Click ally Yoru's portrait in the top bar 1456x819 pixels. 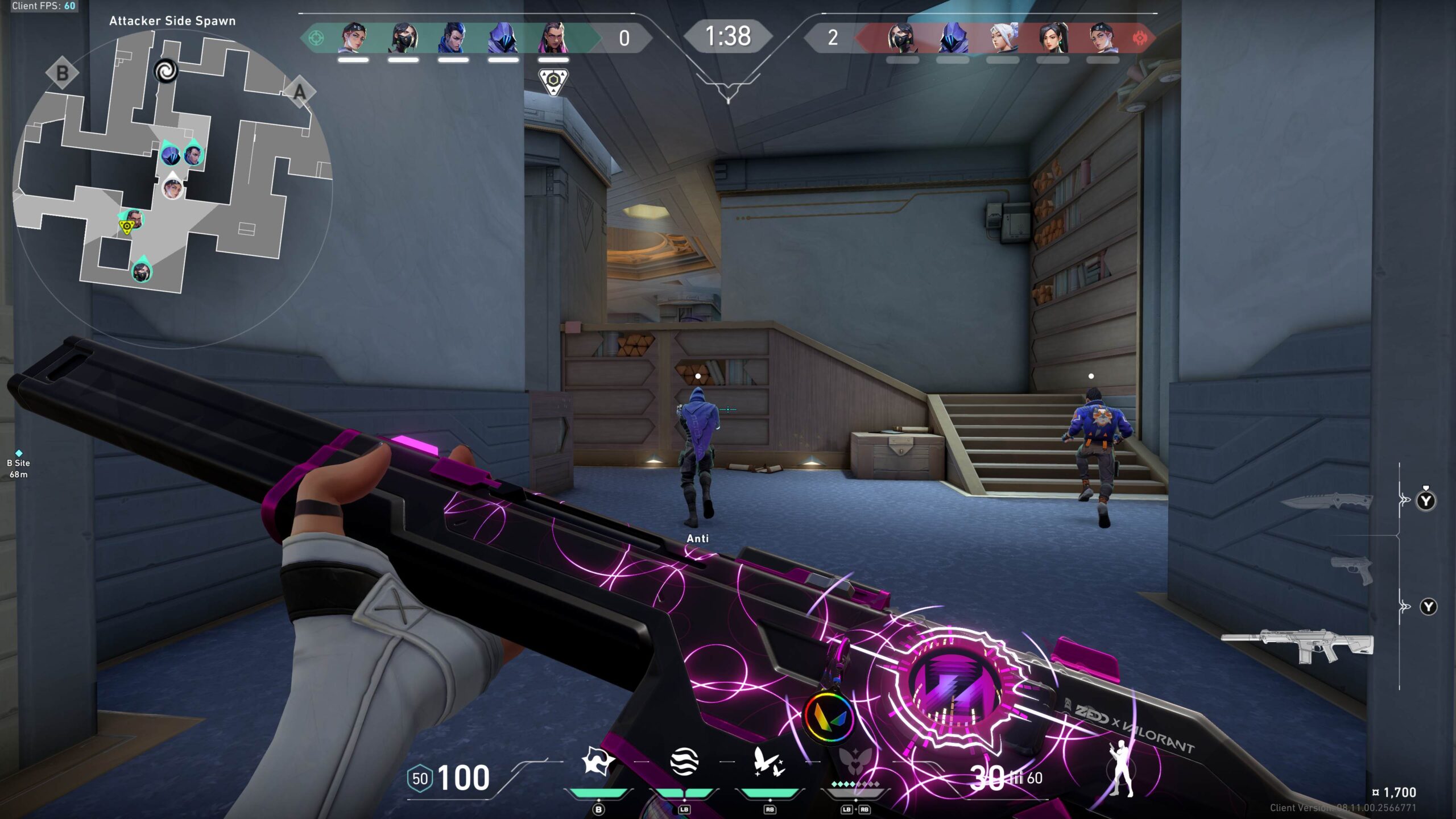pos(453,38)
